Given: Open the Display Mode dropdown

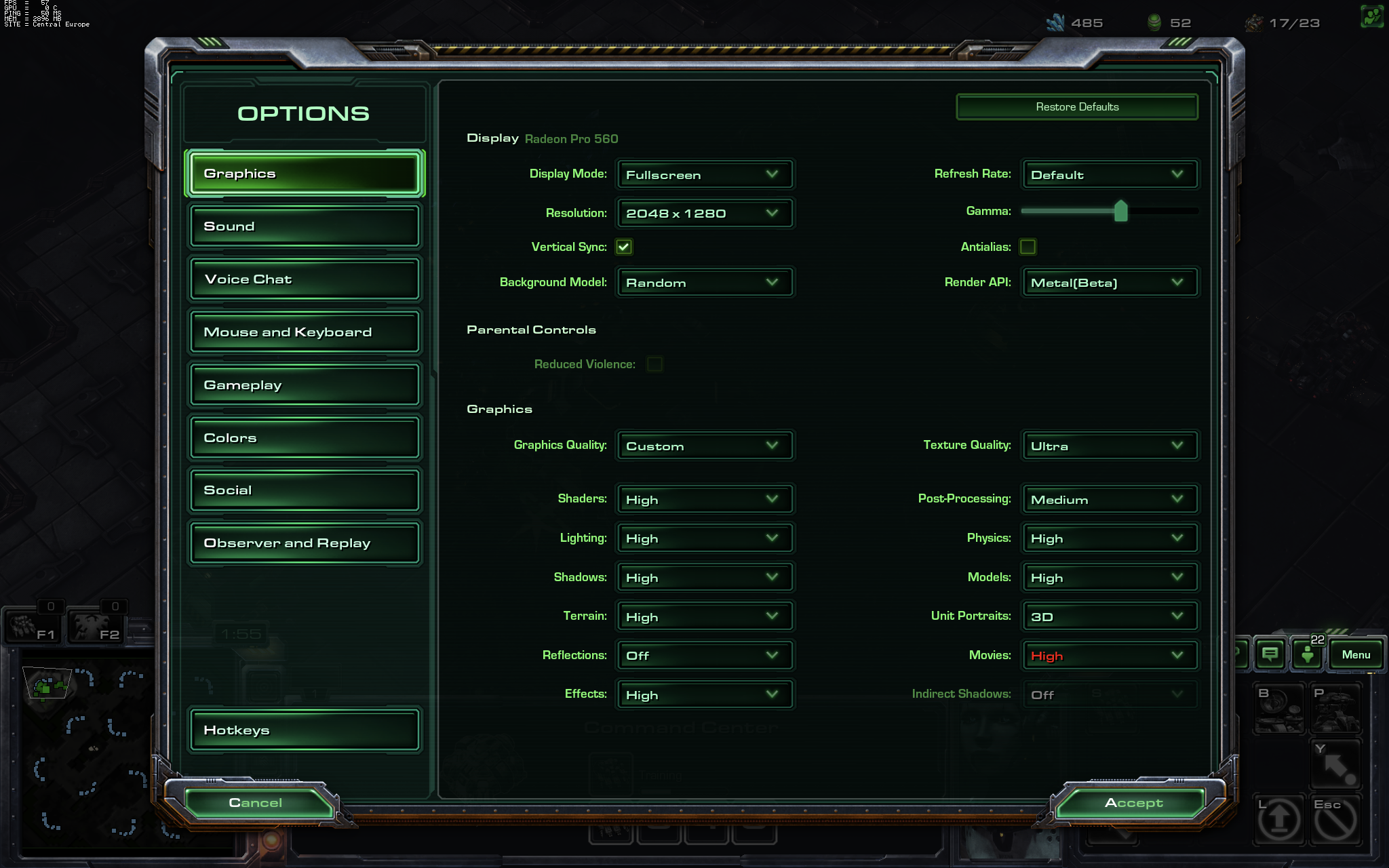Looking at the screenshot, I should coord(703,175).
